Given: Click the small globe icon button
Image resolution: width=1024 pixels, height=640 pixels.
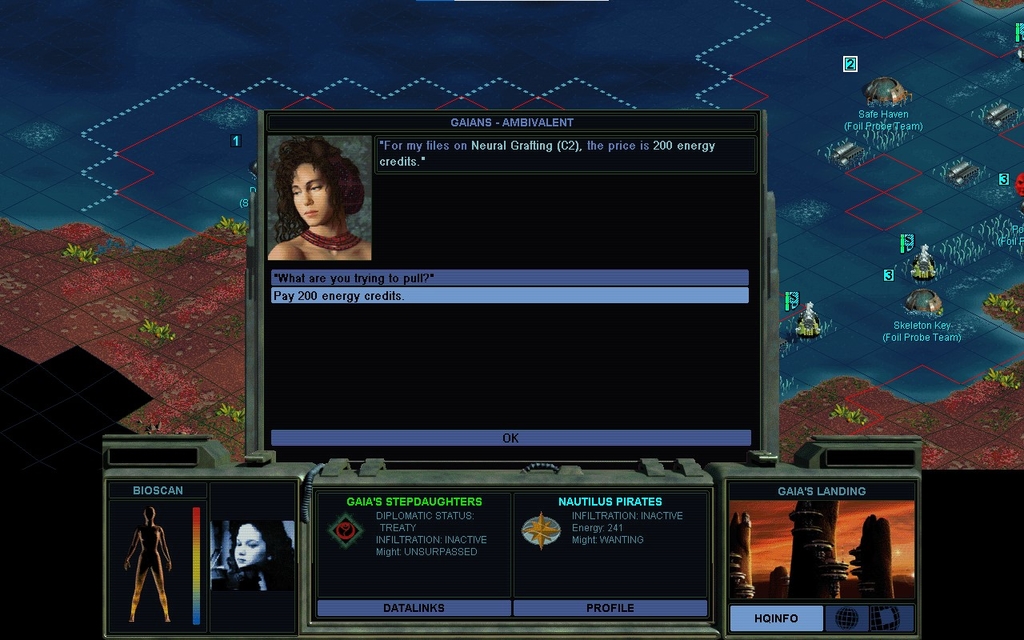Looking at the screenshot, I should [x=846, y=619].
